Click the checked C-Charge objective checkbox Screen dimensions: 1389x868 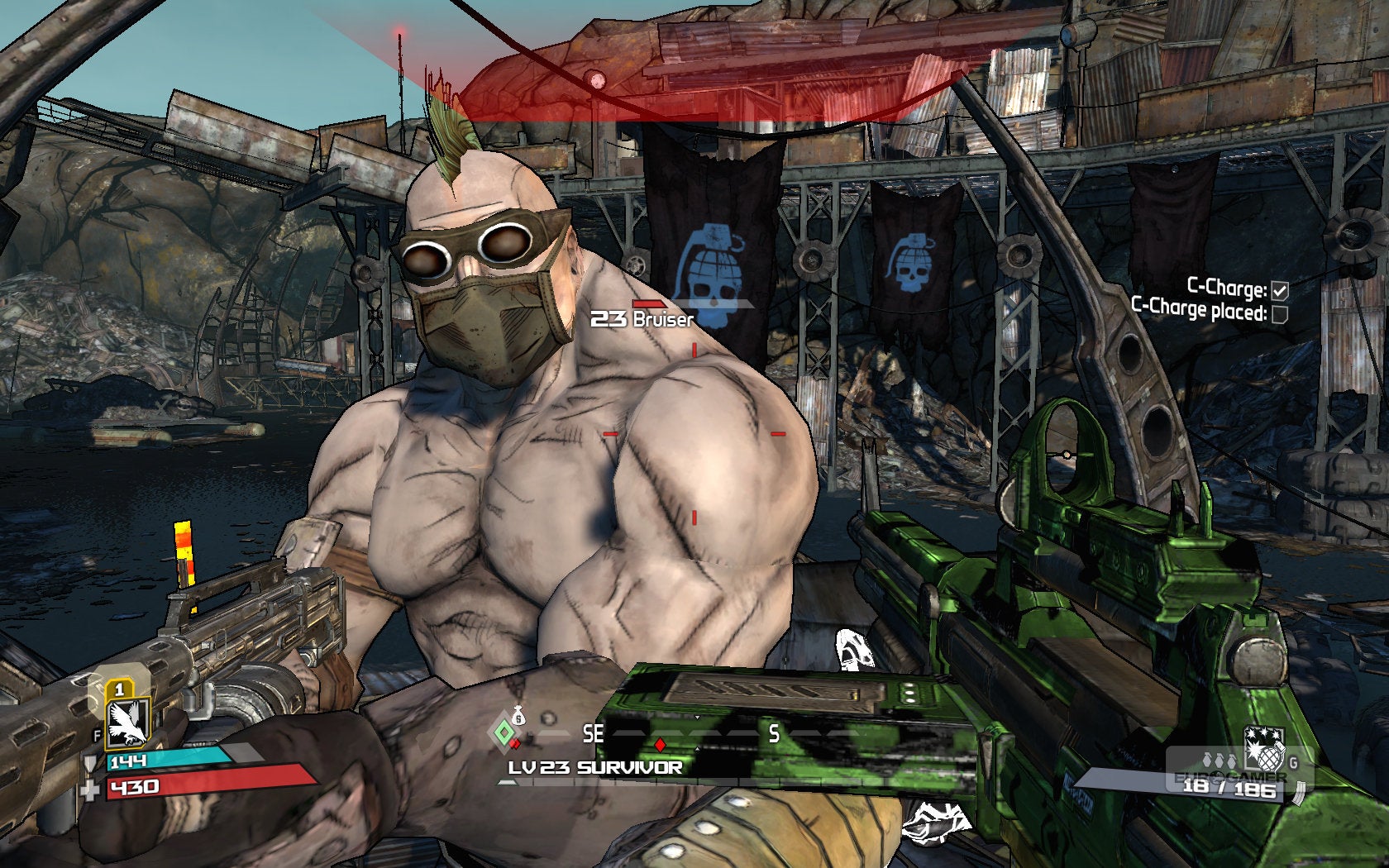coord(1280,290)
